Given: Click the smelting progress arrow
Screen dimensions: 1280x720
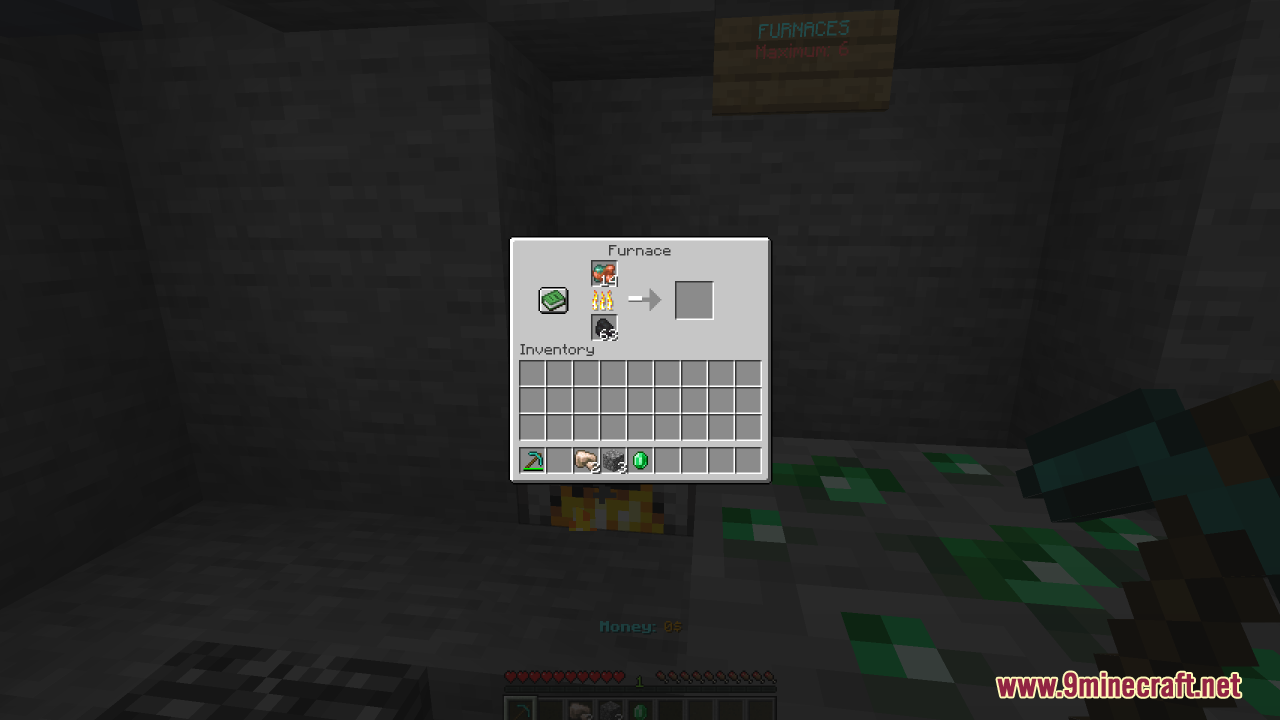Looking at the screenshot, I should coord(645,299).
